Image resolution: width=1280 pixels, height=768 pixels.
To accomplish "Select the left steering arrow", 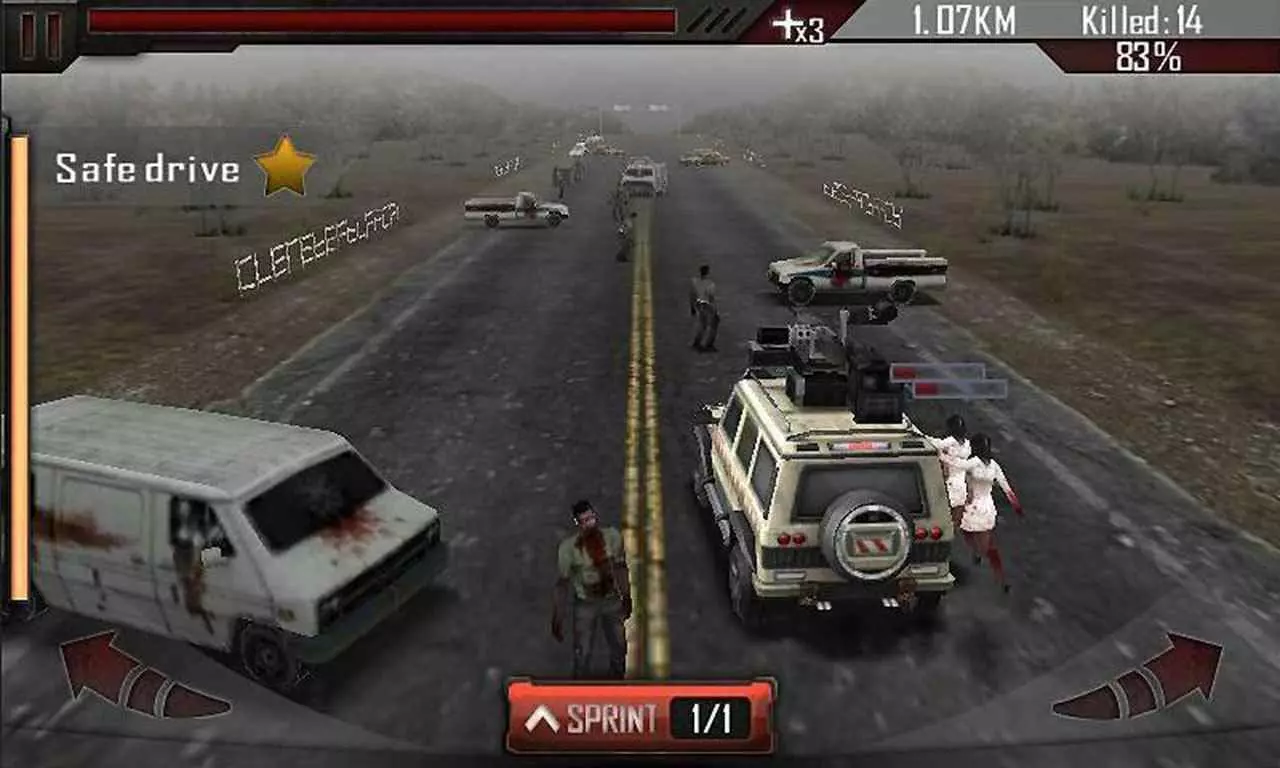I will click(x=103, y=668).
